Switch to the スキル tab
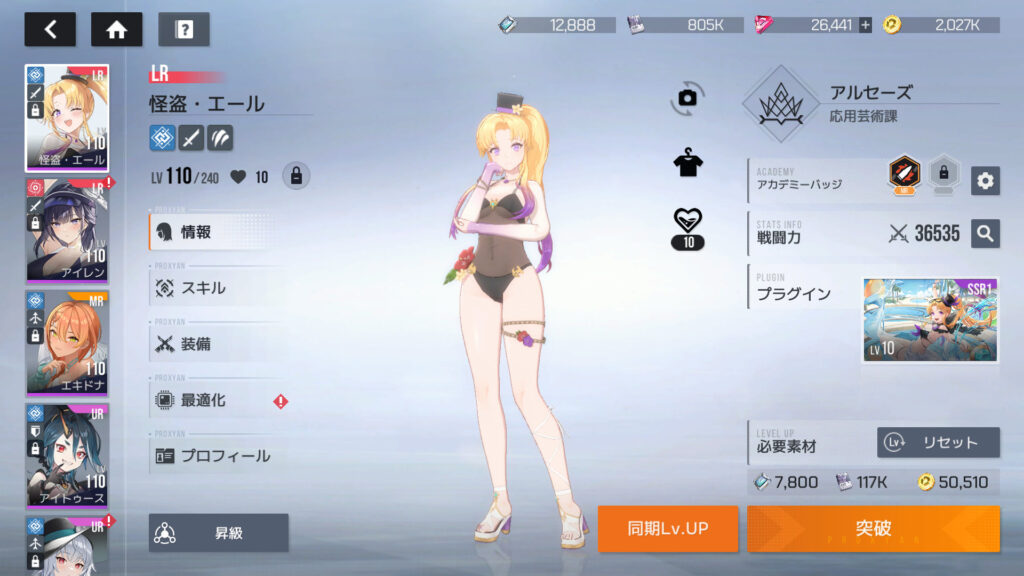 coord(215,288)
